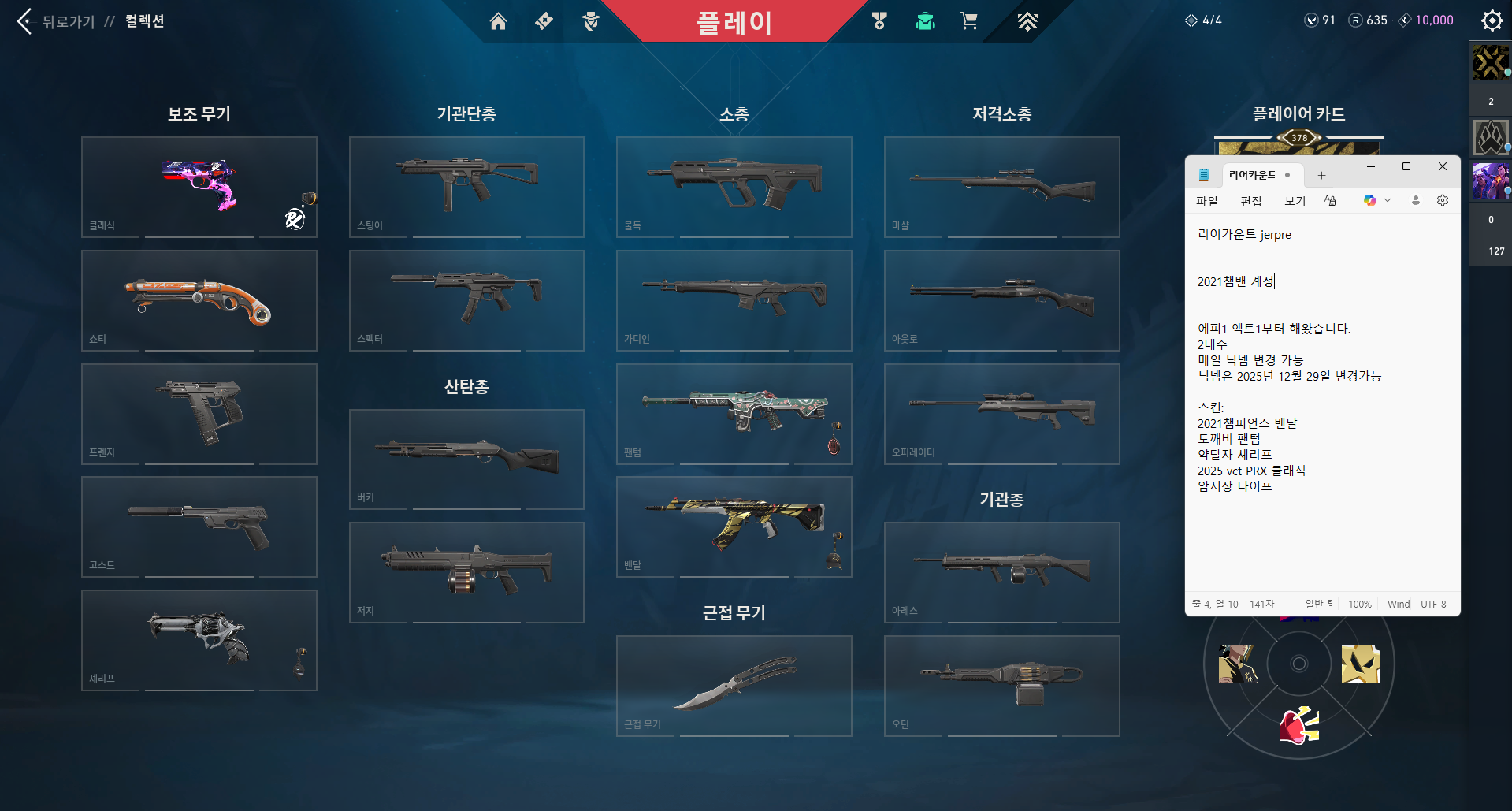
Task: Choose the 쇼티 weapon slot
Action: (x=199, y=300)
